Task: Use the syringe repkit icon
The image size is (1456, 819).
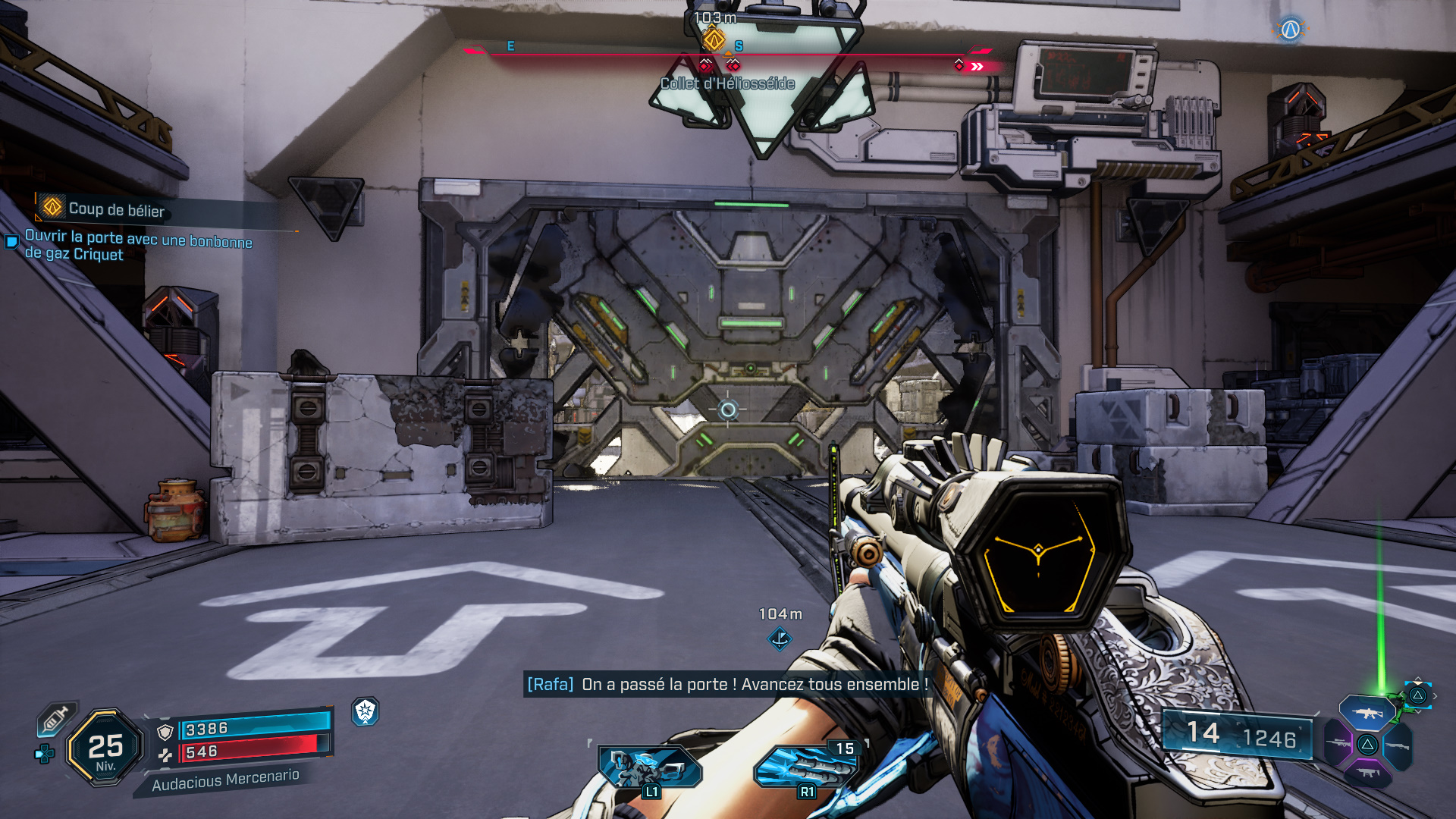Action: point(56,717)
